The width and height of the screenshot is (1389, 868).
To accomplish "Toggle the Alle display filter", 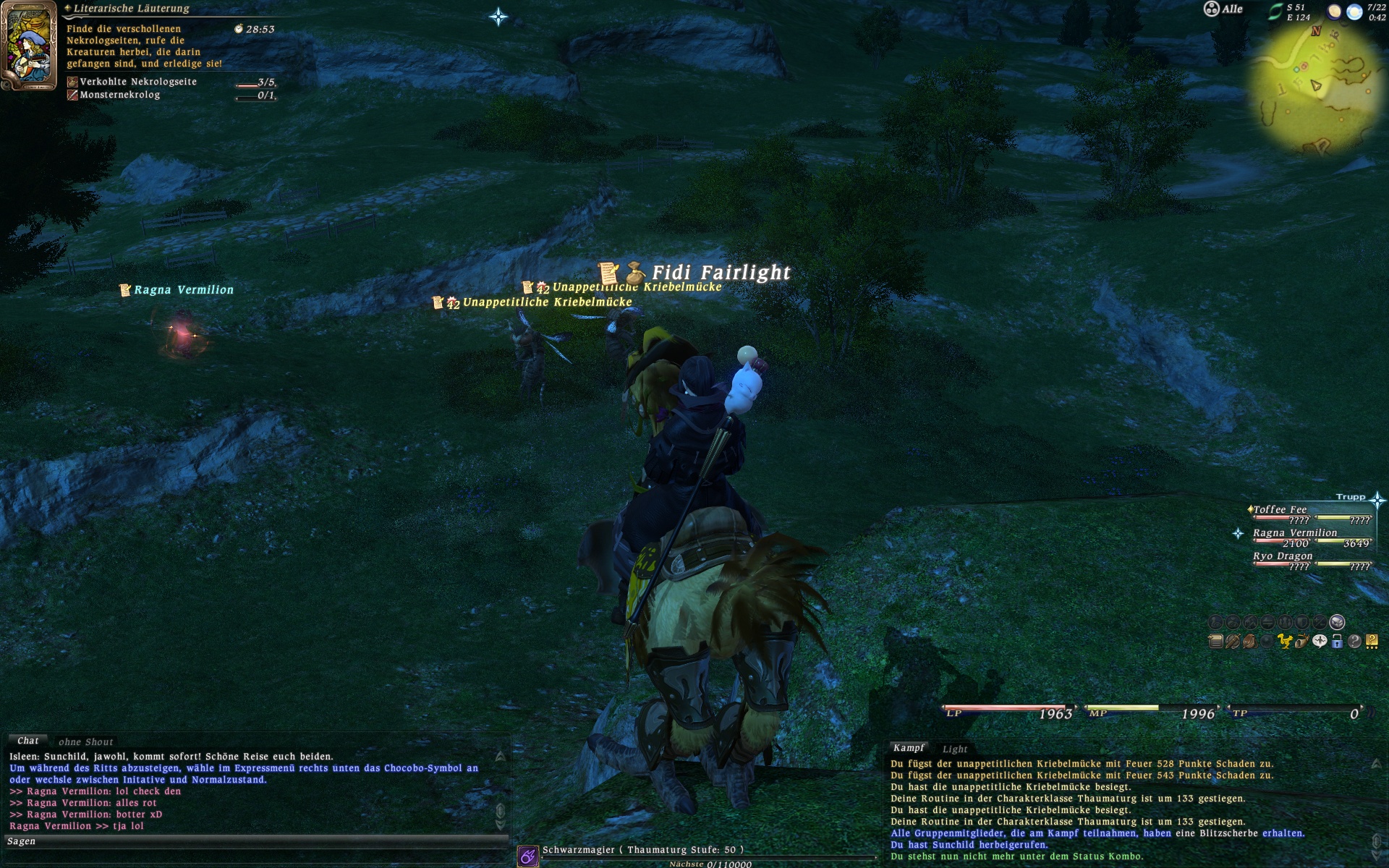I will (x=1223, y=9).
